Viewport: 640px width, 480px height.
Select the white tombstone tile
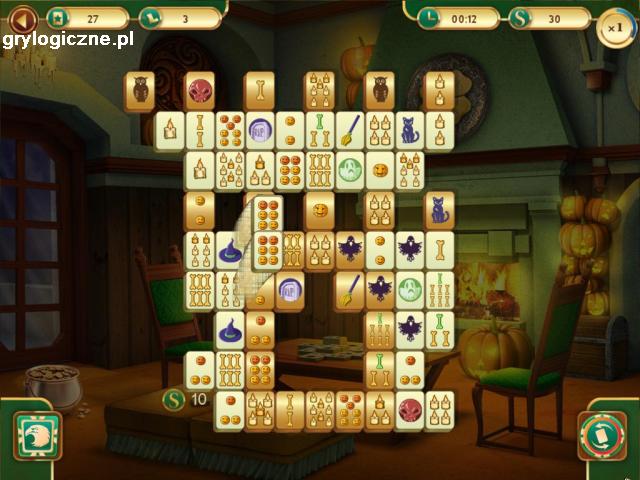point(259,130)
